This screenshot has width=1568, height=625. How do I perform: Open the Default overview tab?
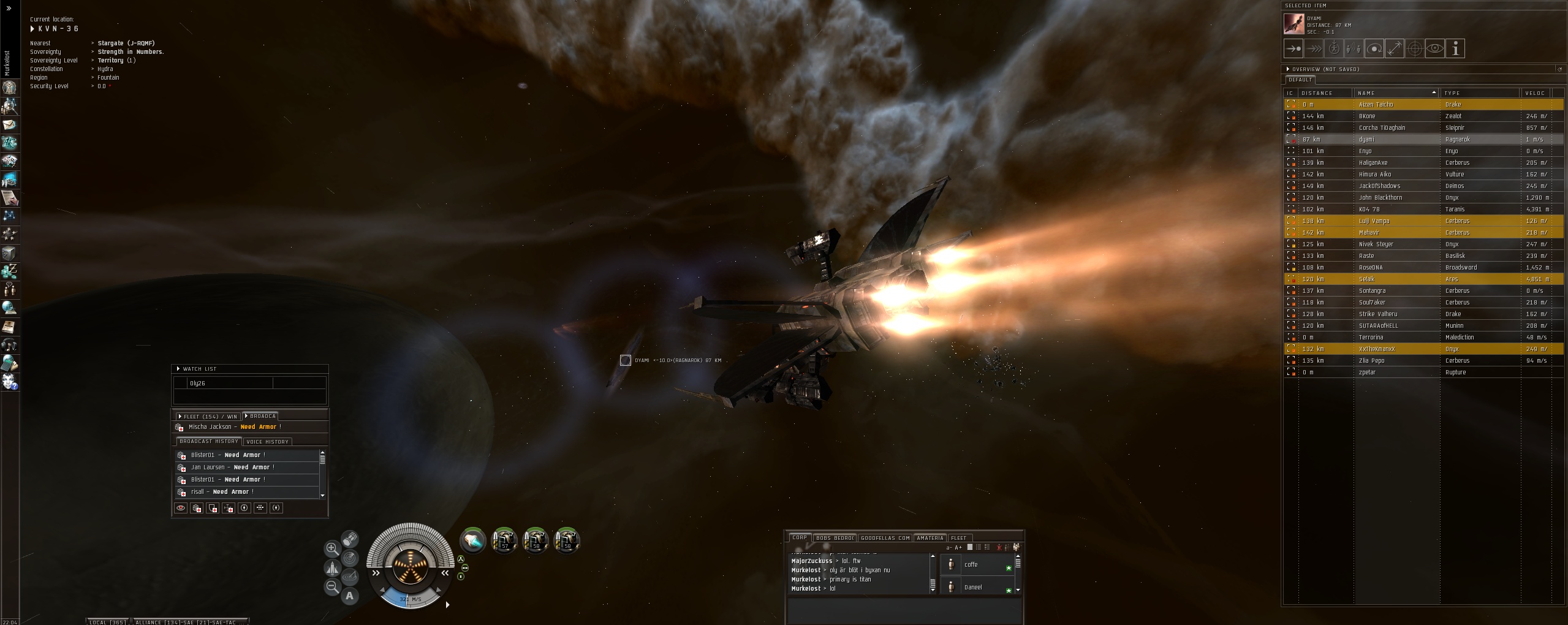click(x=1300, y=80)
